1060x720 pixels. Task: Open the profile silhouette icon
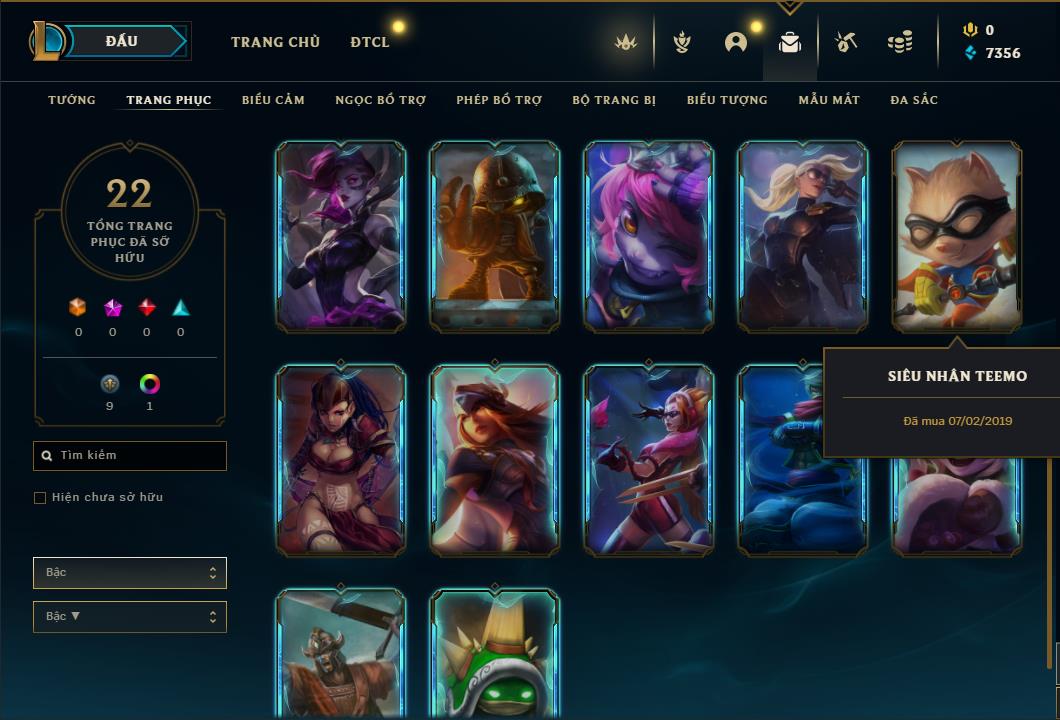[736, 42]
